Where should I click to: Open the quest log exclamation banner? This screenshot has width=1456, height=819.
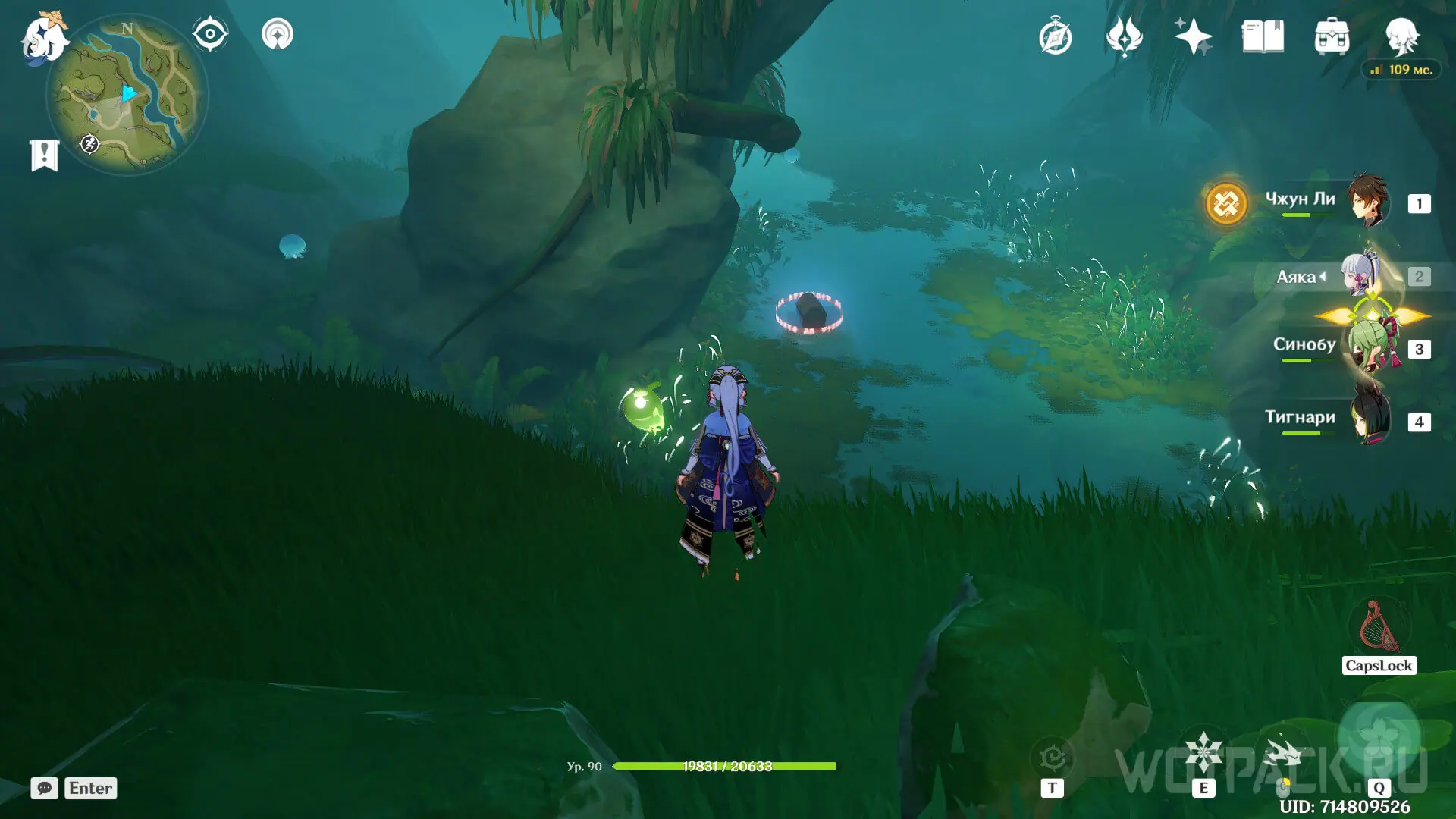click(x=44, y=155)
